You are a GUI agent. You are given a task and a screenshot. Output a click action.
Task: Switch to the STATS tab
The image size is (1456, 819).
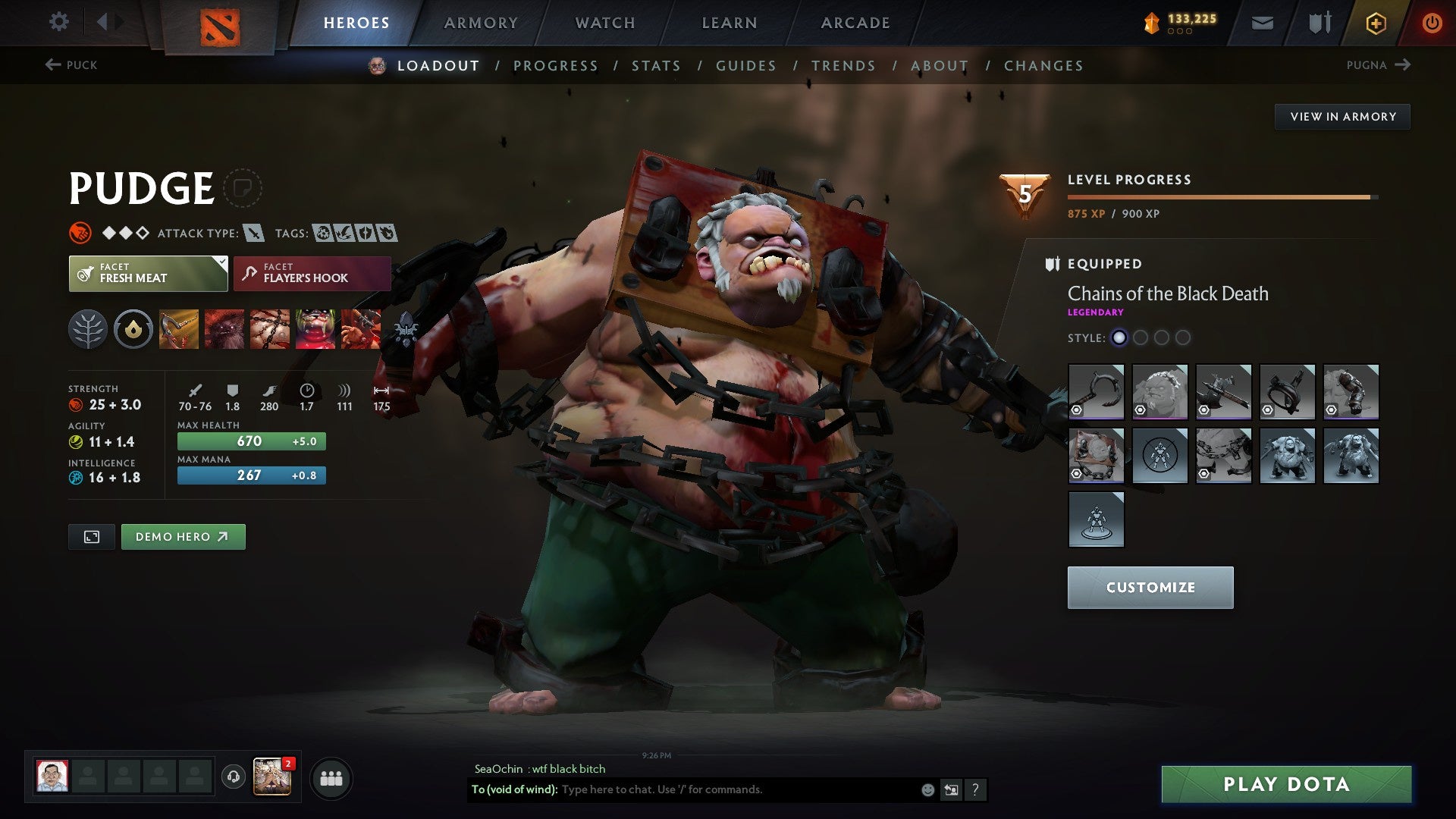(x=657, y=65)
